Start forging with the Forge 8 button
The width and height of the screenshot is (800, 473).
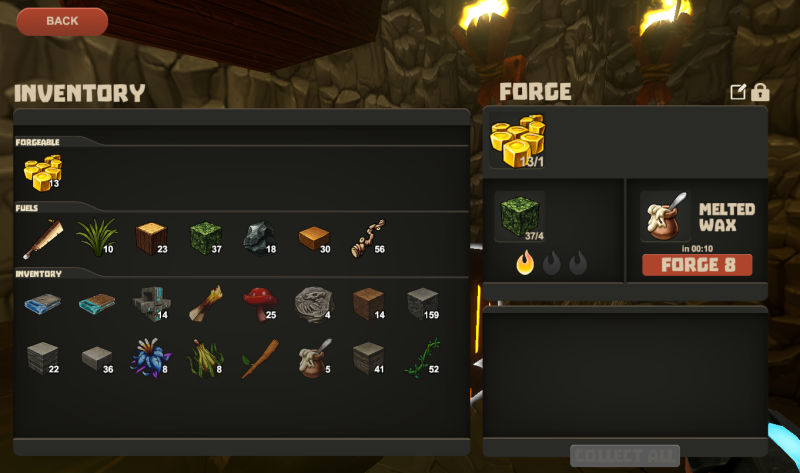click(697, 265)
